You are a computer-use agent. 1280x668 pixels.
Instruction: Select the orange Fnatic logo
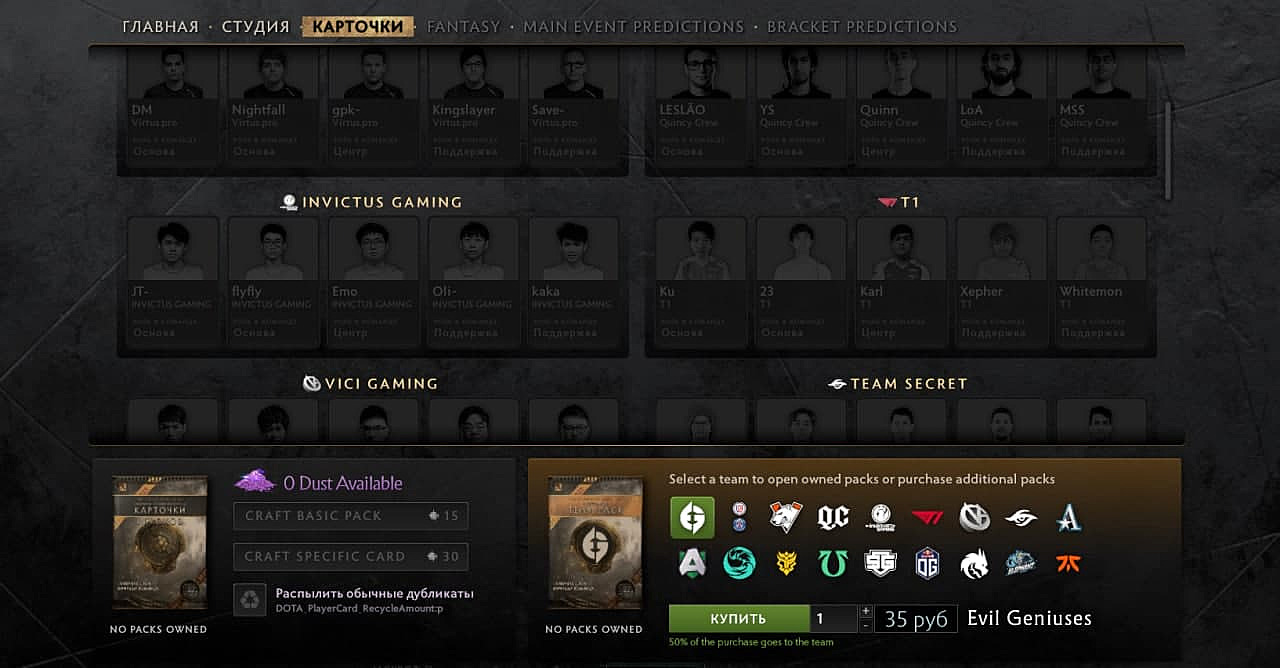pyautogui.click(x=1068, y=564)
